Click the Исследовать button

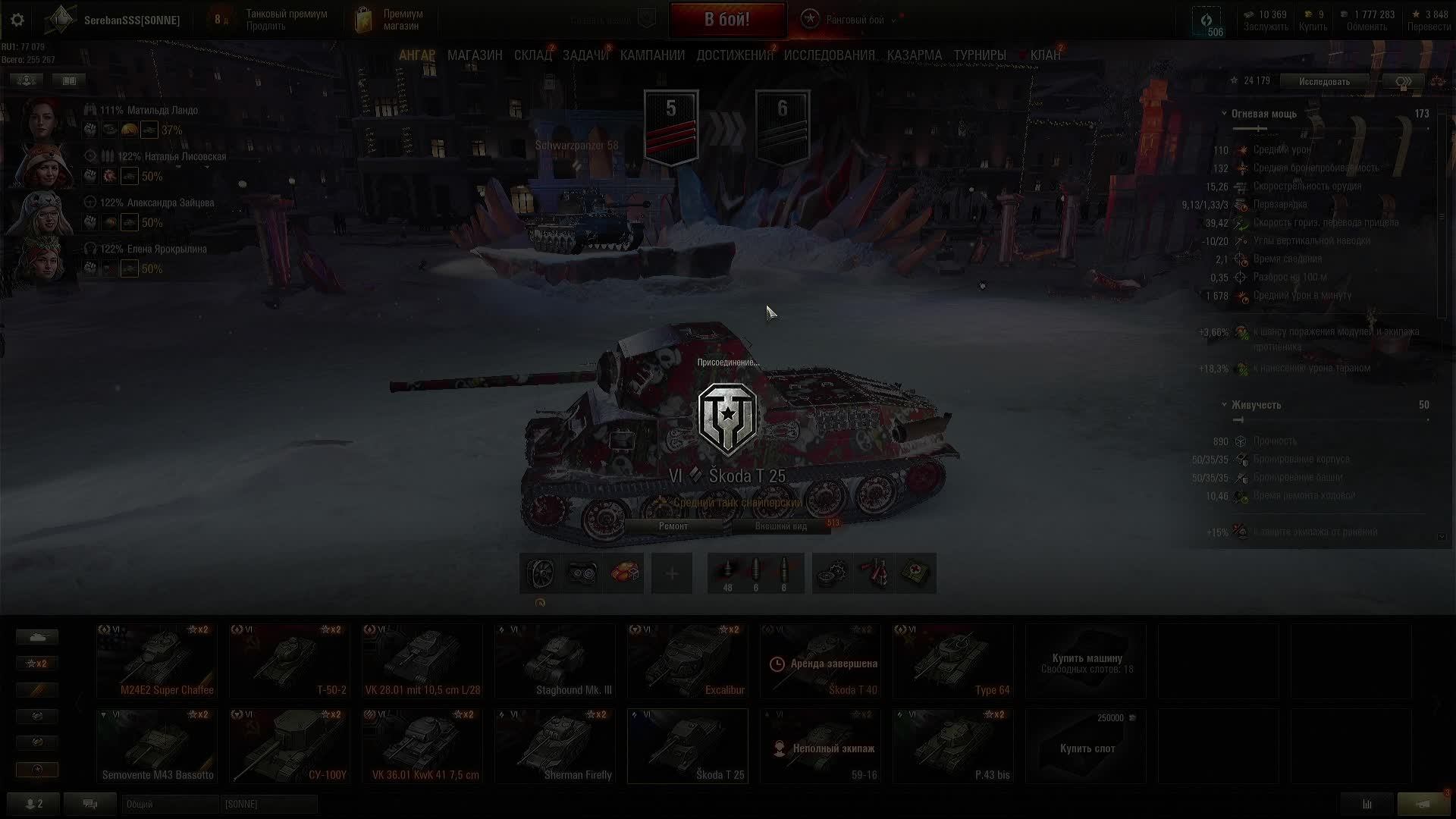click(1324, 81)
